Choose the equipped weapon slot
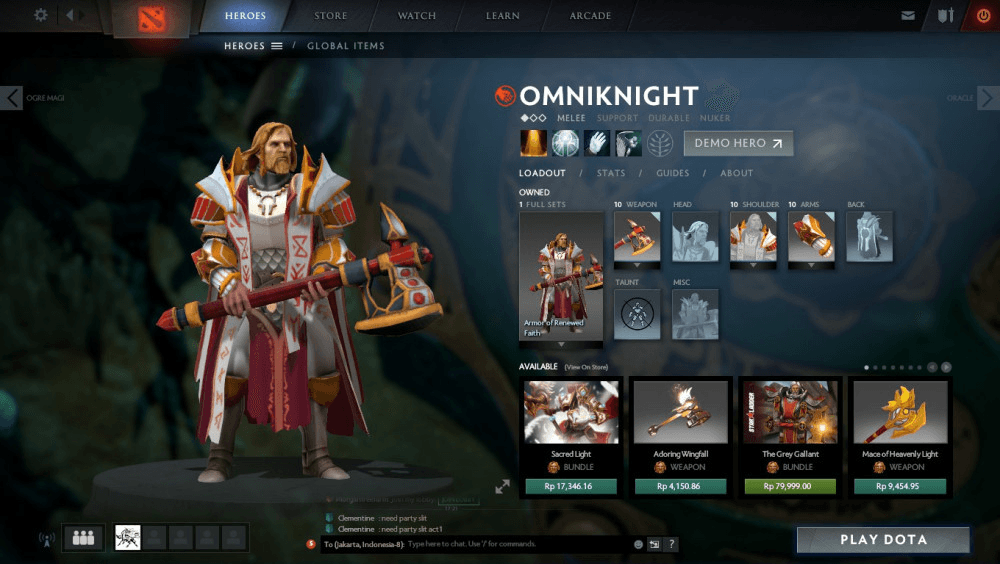 click(x=636, y=237)
